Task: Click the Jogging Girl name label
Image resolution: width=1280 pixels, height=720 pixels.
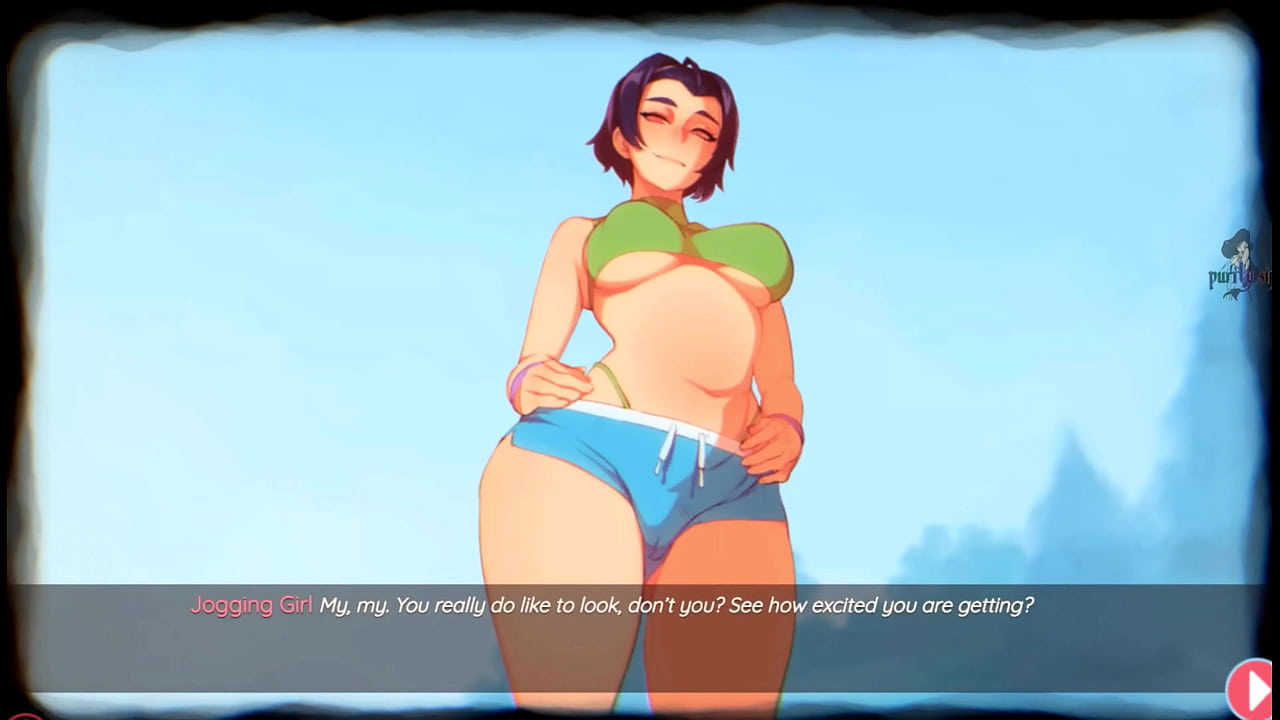Action: point(250,605)
